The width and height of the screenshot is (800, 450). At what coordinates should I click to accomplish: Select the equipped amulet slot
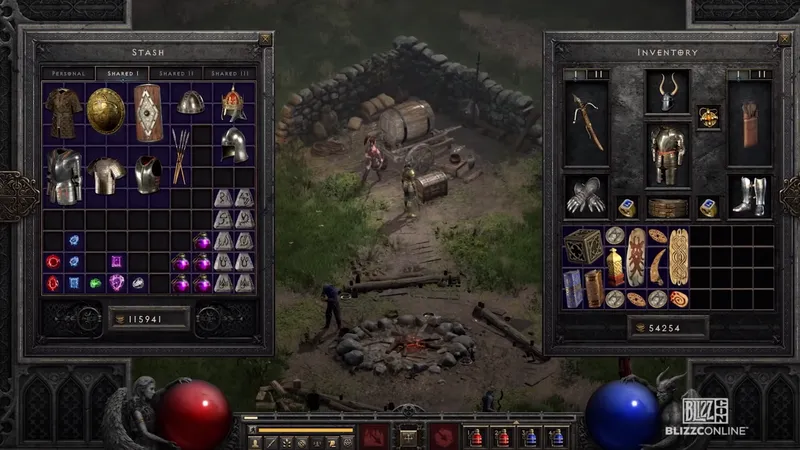click(709, 116)
